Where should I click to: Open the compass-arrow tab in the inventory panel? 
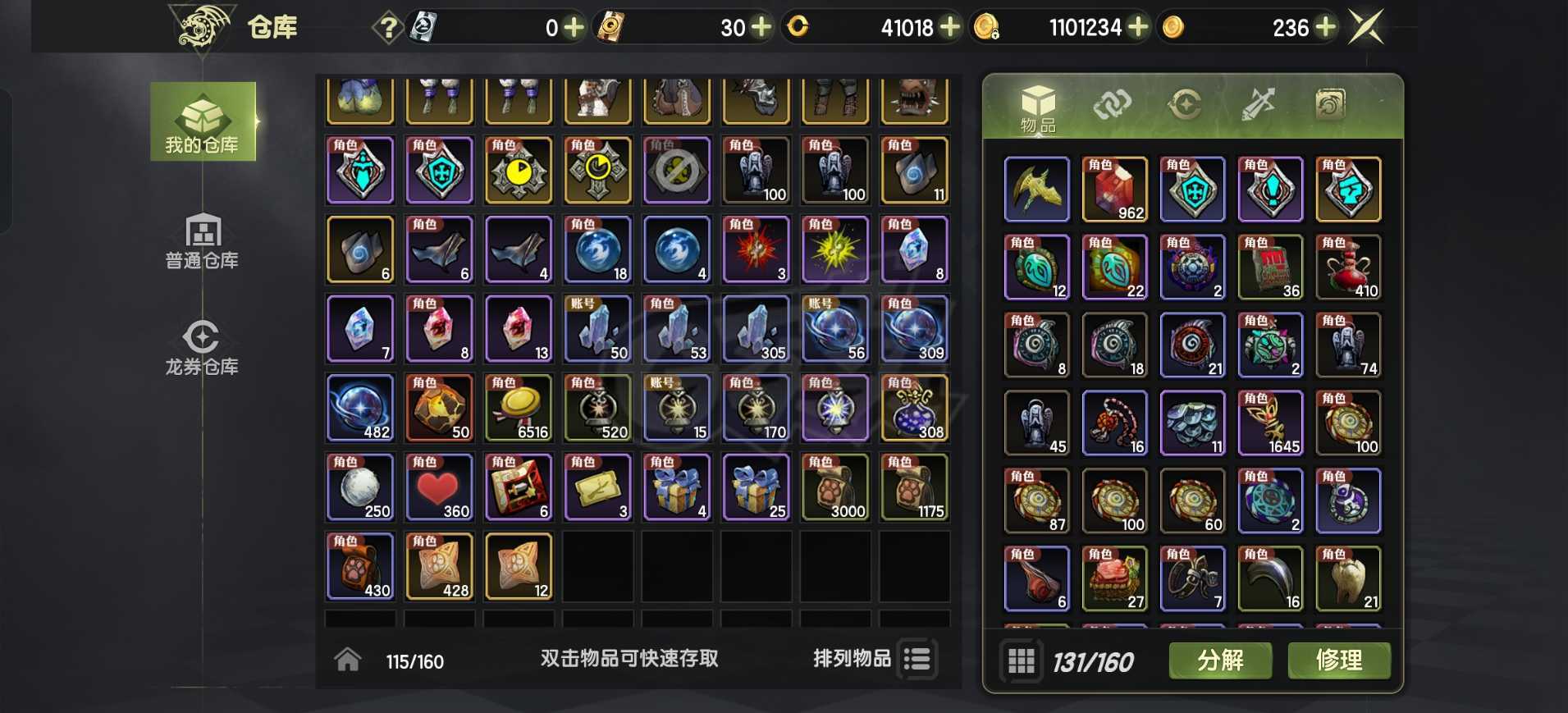point(1185,105)
